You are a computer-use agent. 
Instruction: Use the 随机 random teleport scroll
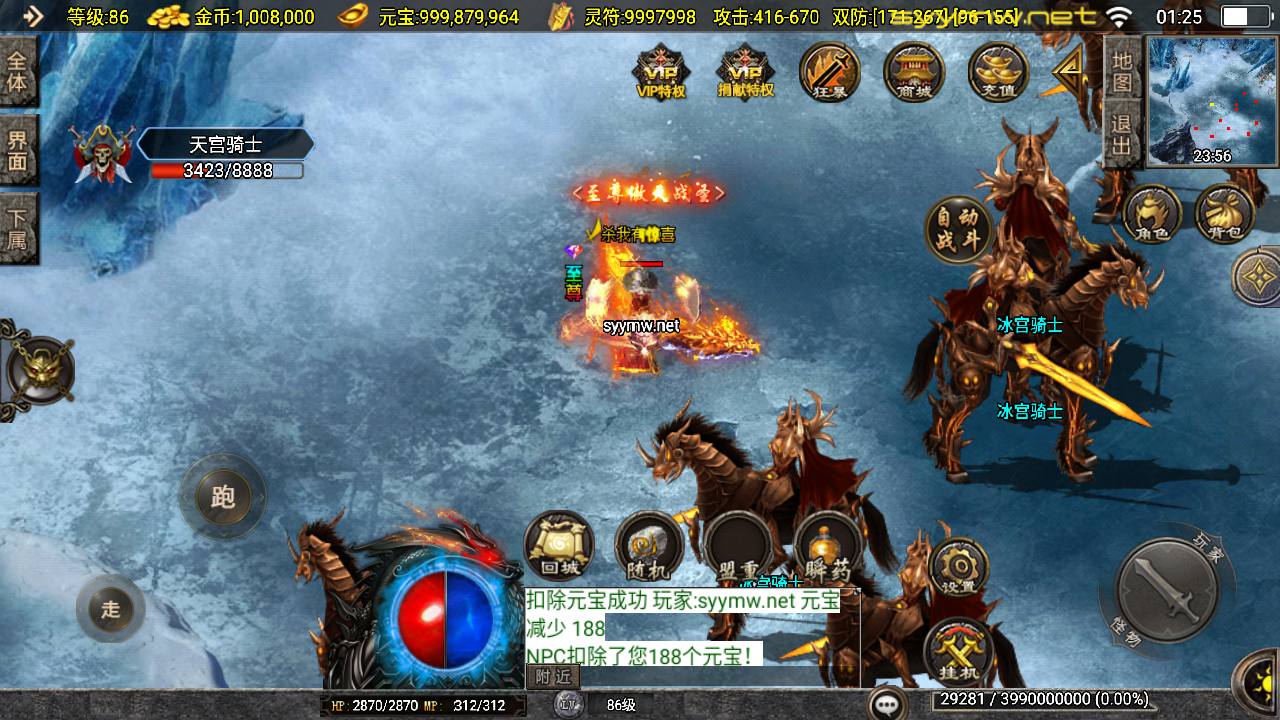click(x=649, y=546)
